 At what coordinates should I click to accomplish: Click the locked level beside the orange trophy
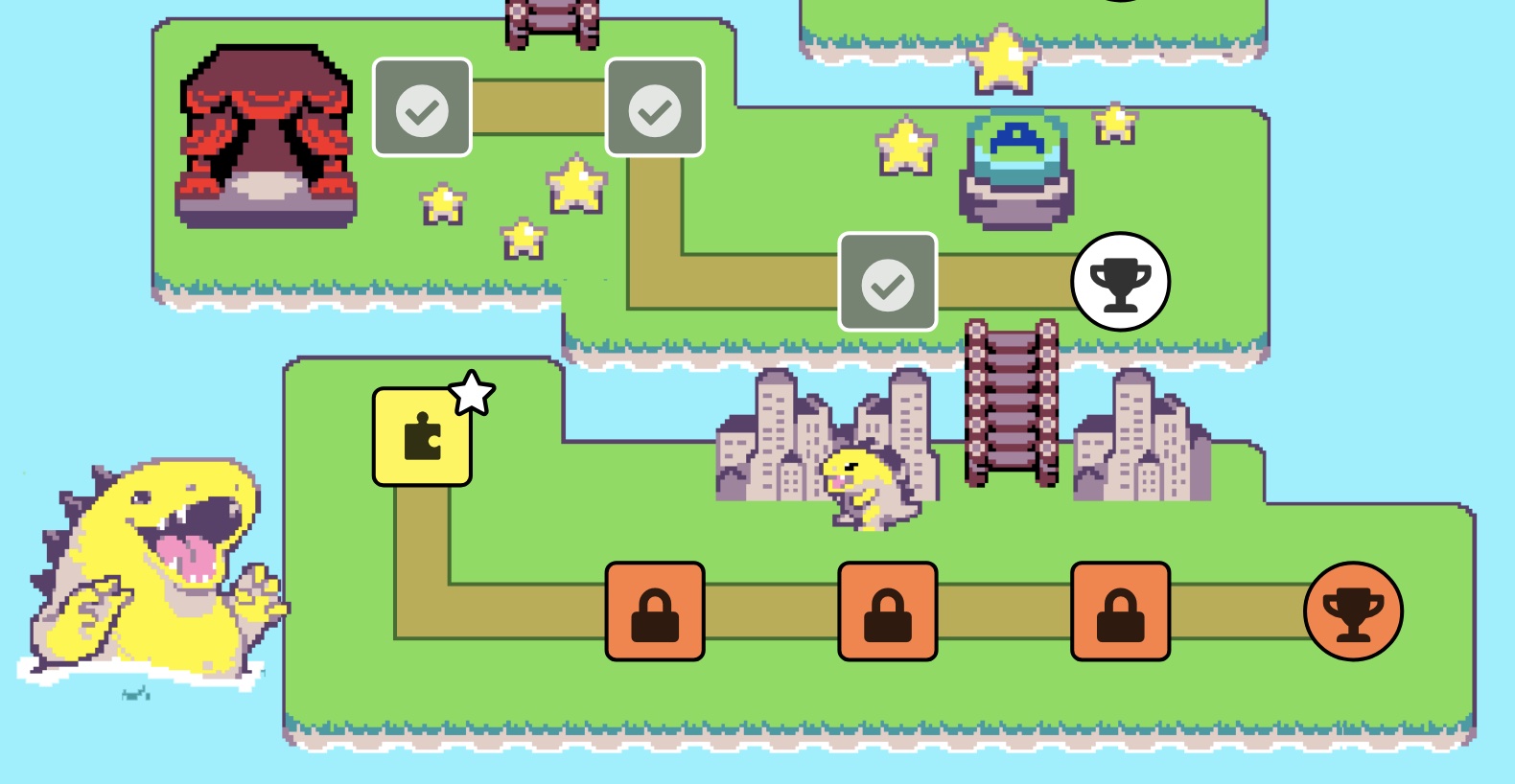[1120, 611]
